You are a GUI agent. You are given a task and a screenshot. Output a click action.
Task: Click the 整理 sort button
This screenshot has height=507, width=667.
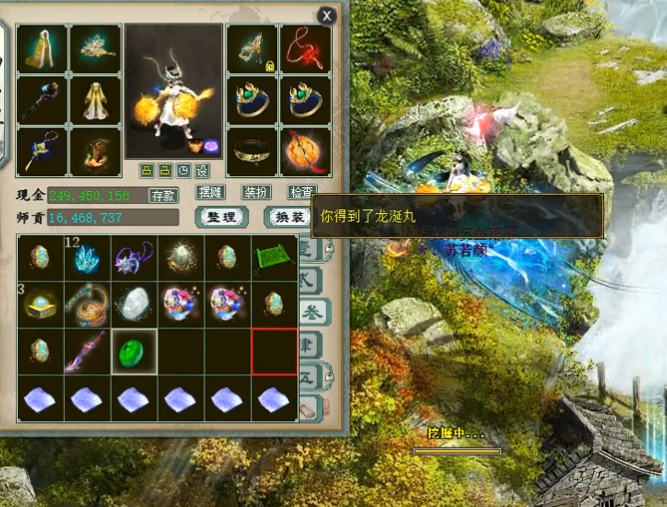point(220,217)
